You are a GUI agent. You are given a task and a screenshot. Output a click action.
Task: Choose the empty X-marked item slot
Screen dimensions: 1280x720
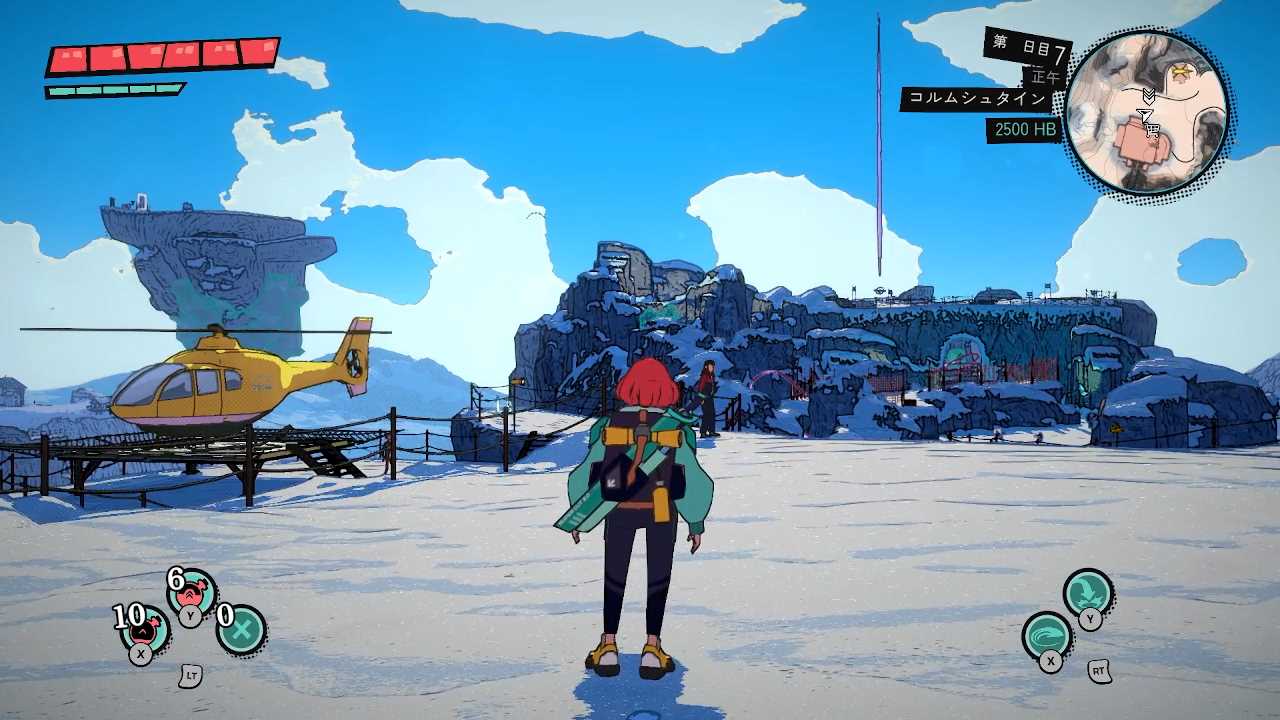[x=241, y=630]
